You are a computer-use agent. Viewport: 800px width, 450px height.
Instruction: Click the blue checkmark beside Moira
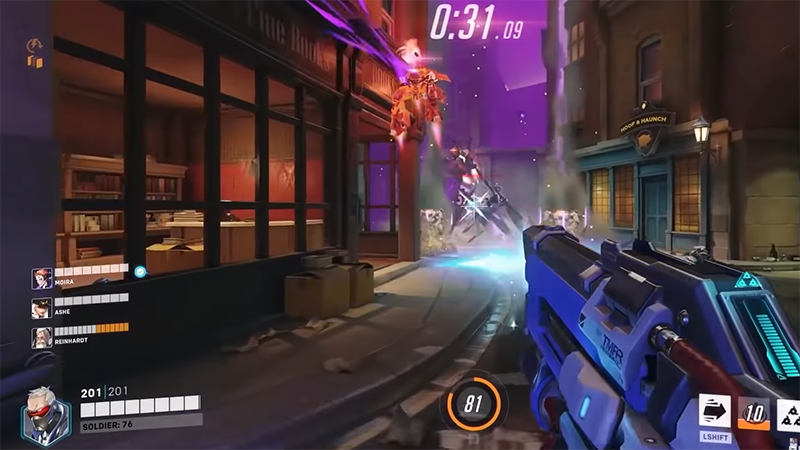click(x=140, y=270)
